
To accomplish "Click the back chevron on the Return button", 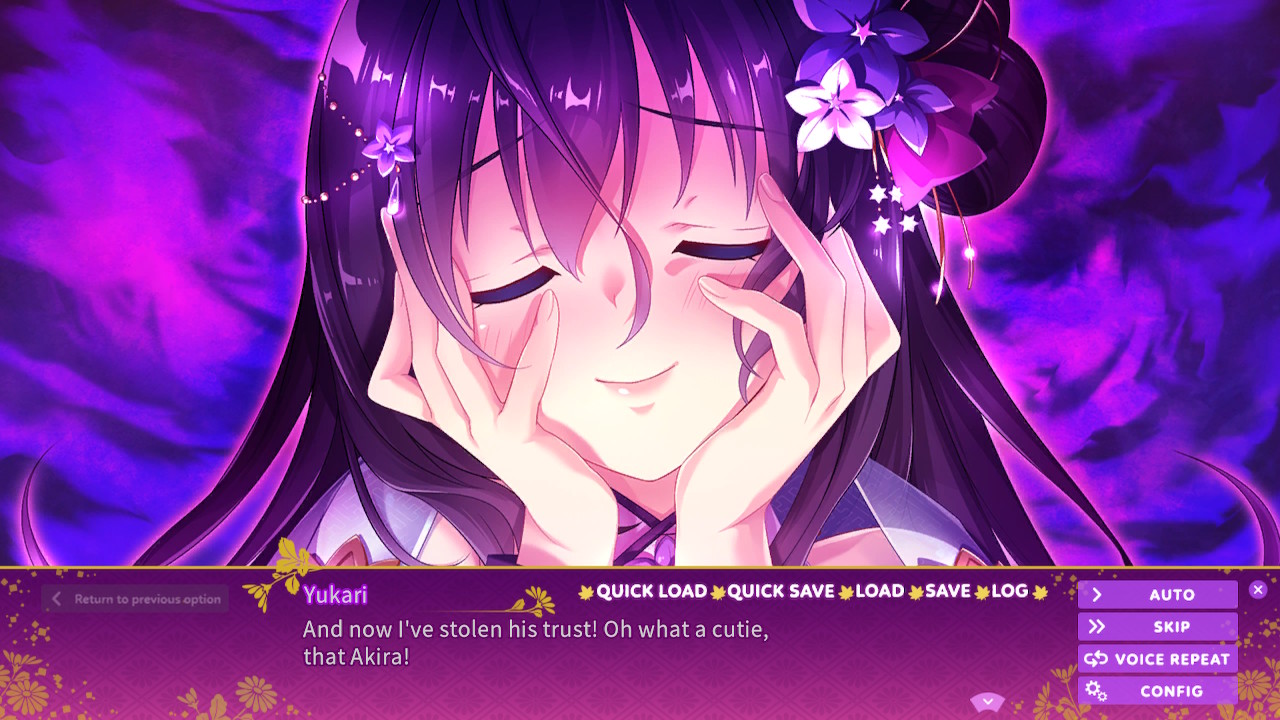I will pyautogui.click(x=56, y=599).
